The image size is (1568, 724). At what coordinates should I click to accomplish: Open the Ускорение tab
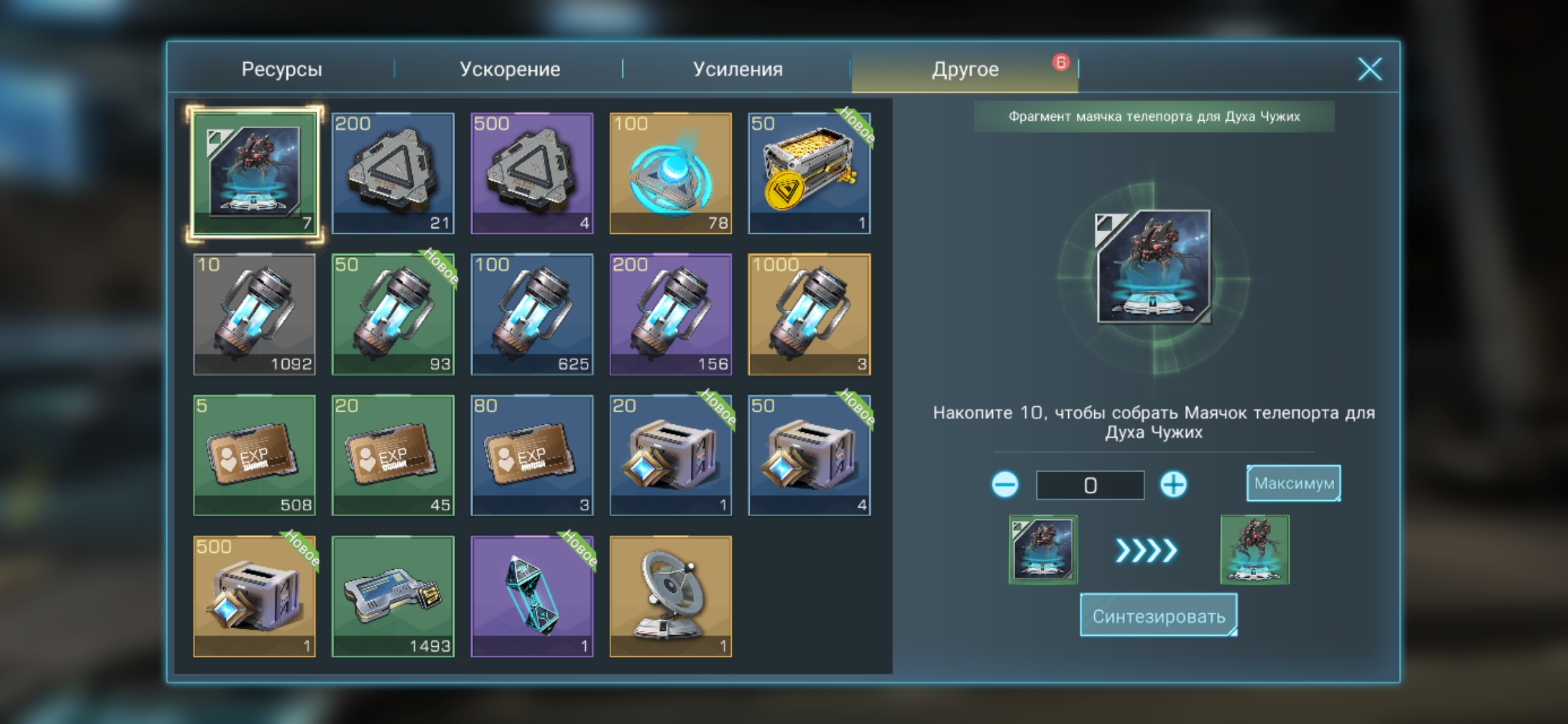509,69
